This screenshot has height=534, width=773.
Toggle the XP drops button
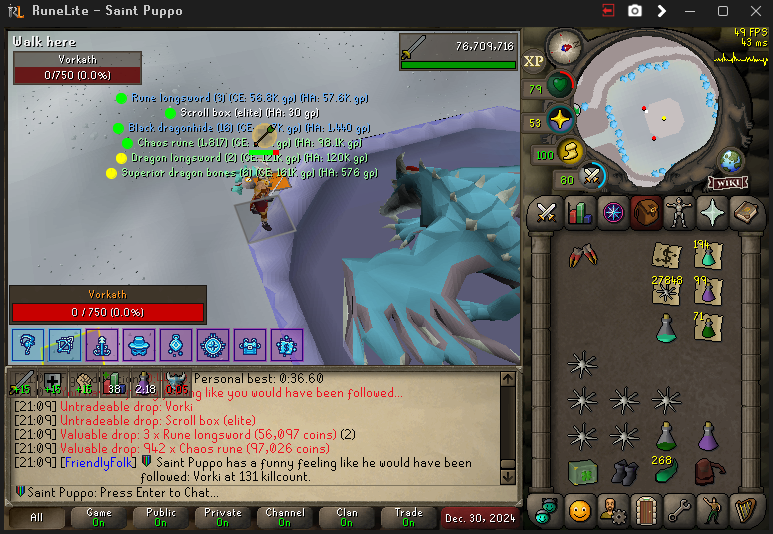coord(534,61)
